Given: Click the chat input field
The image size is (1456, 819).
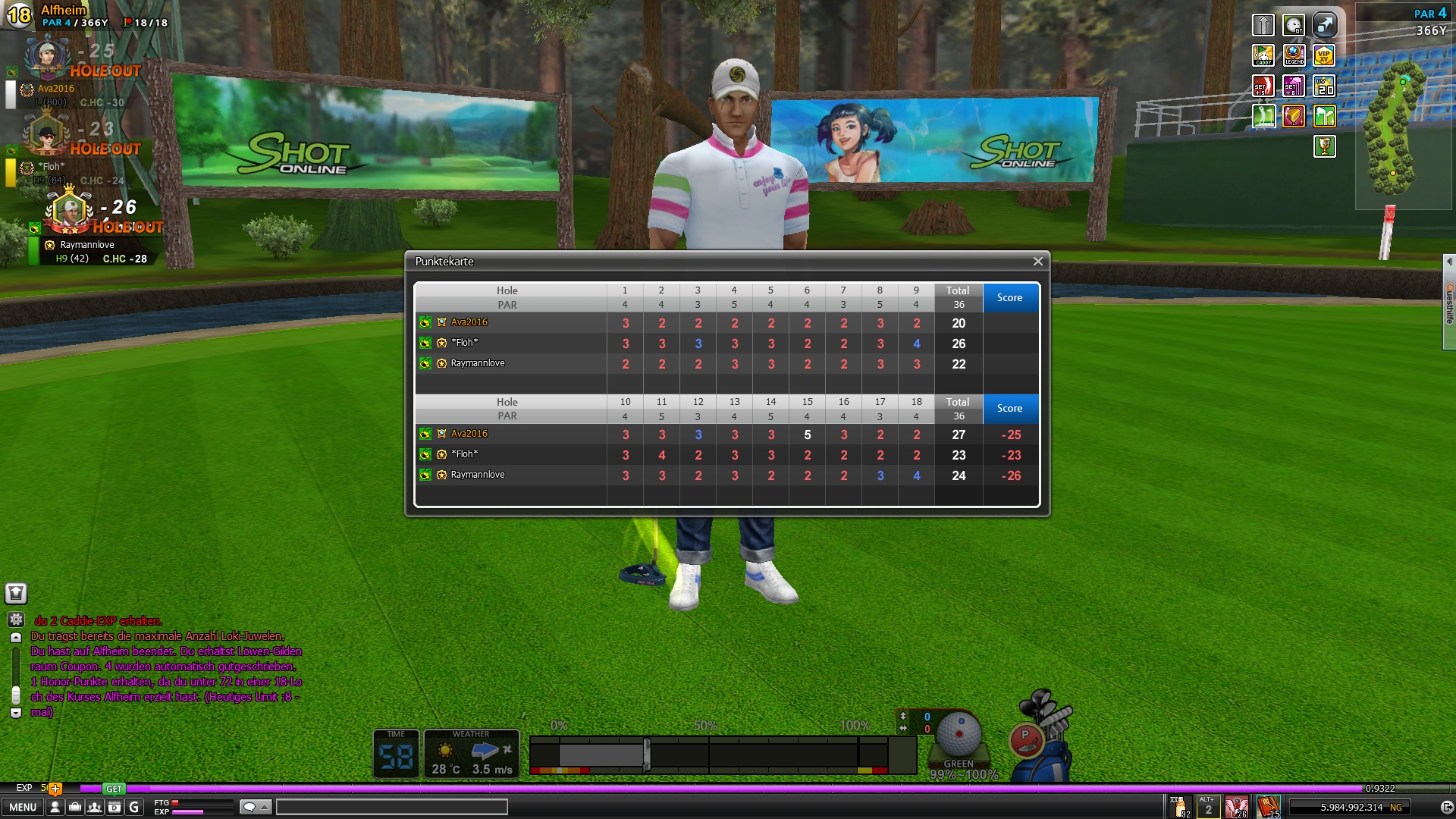Looking at the screenshot, I should pos(391,807).
